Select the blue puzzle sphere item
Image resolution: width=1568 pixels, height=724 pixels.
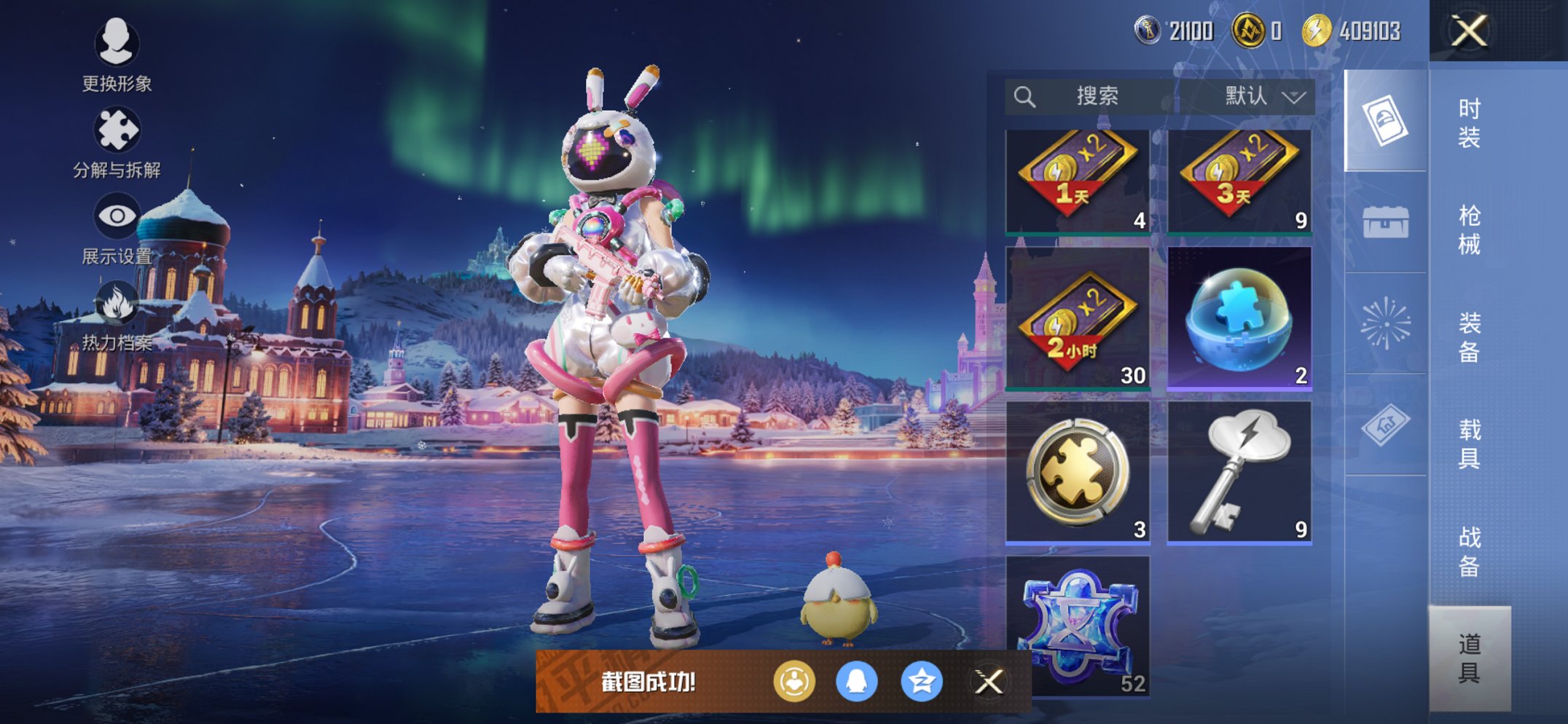click(x=1239, y=318)
